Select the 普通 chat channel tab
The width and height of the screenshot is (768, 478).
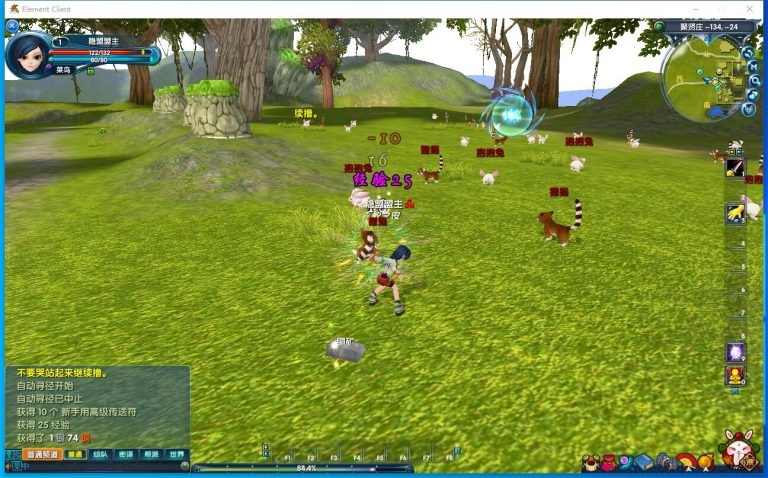(x=75, y=454)
